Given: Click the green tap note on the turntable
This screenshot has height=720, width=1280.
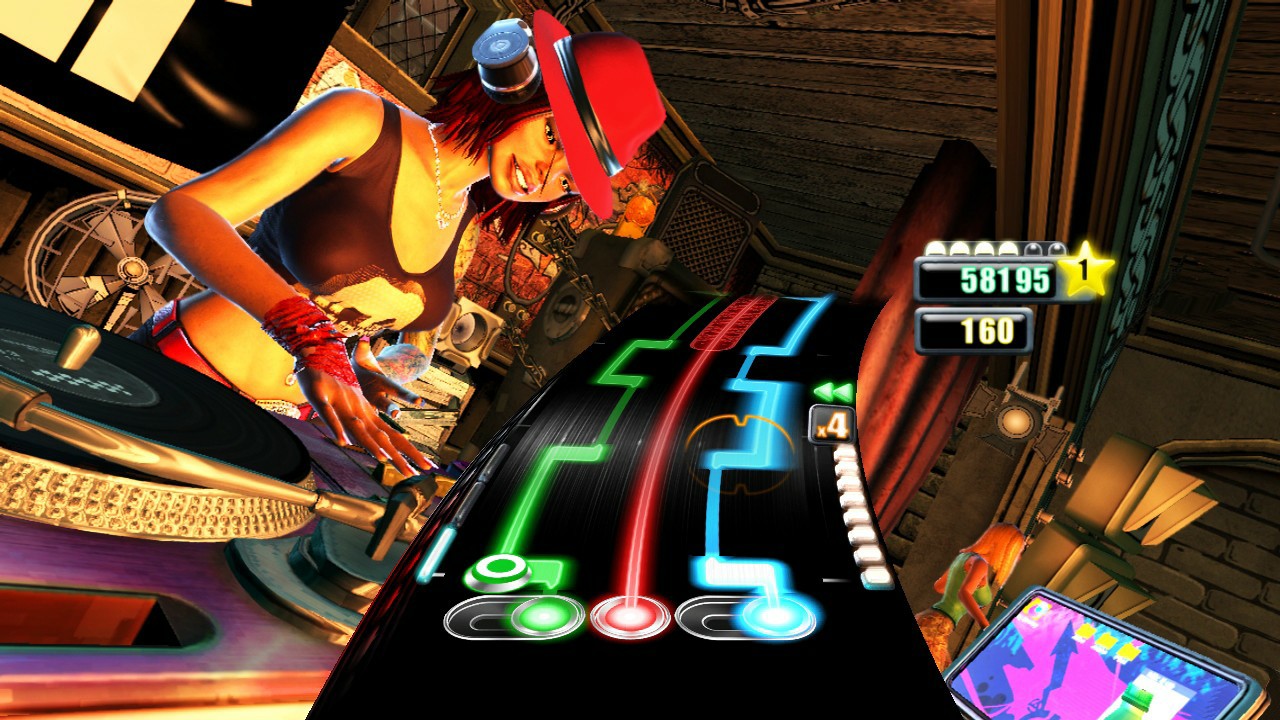Looking at the screenshot, I should (500, 570).
